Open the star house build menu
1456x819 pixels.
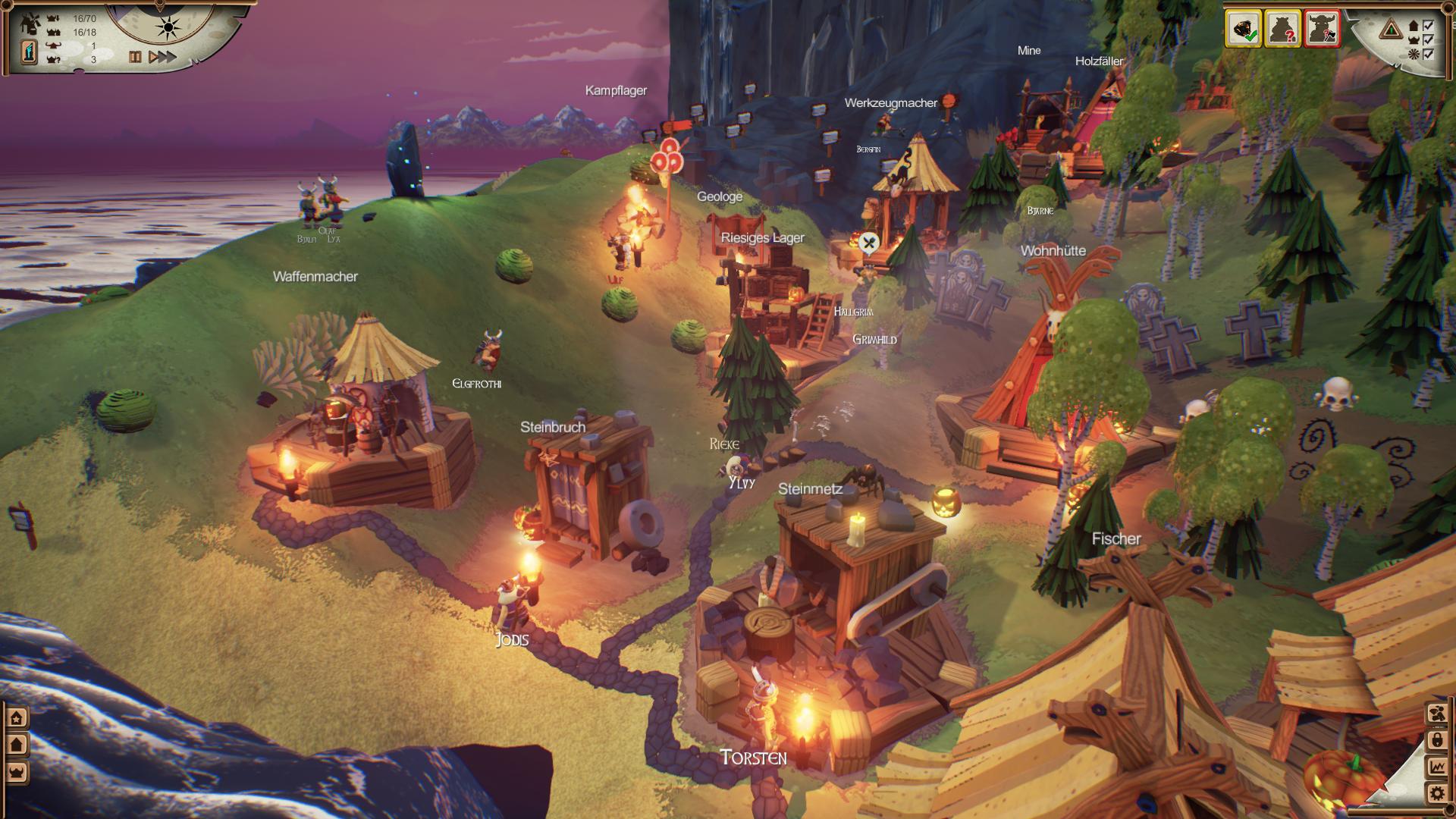click(x=17, y=717)
